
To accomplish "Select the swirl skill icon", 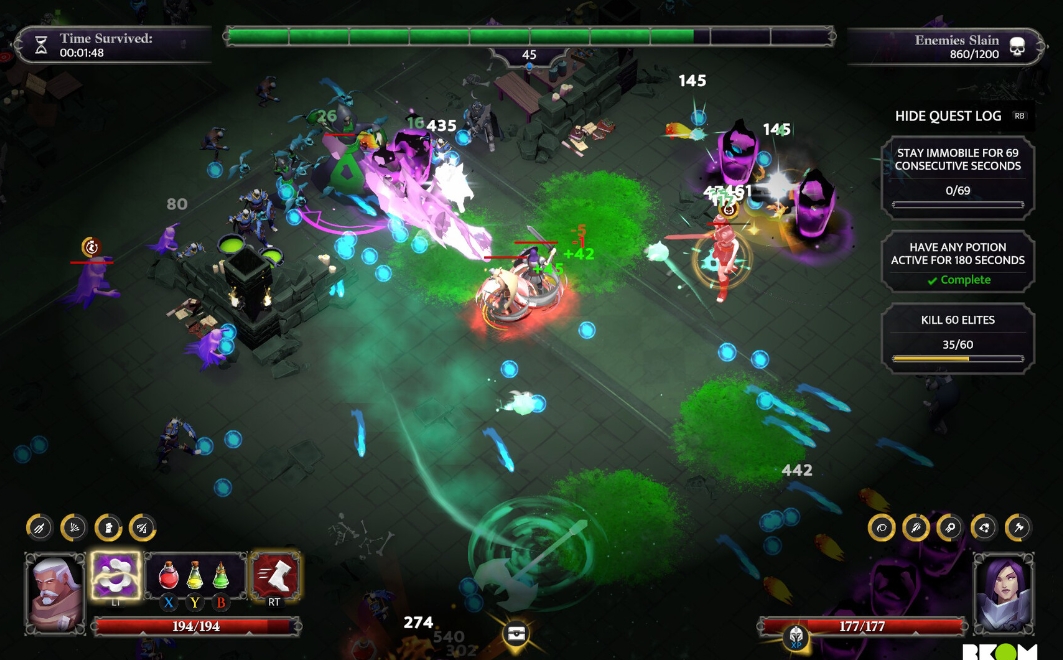I will coord(881,527).
